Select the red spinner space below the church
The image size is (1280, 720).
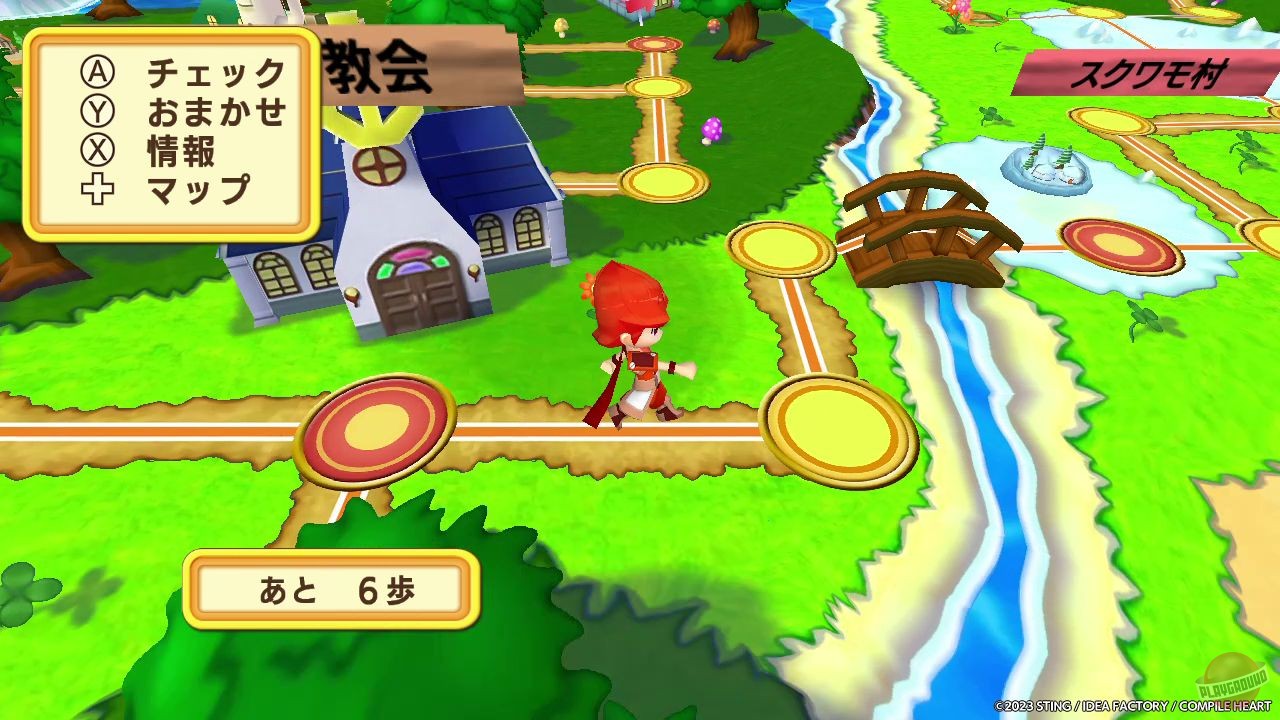tap(378, 430)
